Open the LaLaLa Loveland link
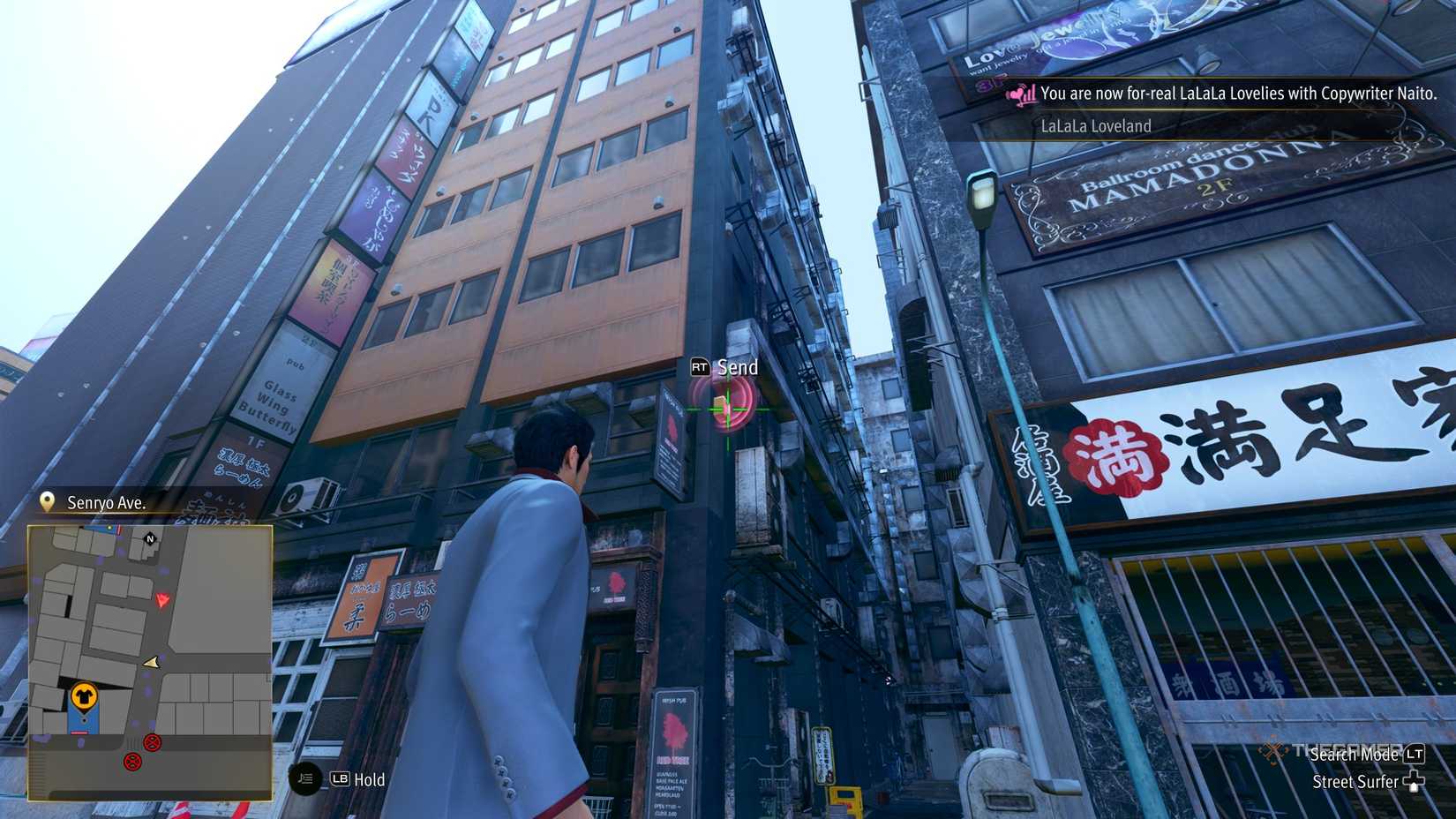The height and width of the screenshot is (819, 1456). tap(1094, 125)
